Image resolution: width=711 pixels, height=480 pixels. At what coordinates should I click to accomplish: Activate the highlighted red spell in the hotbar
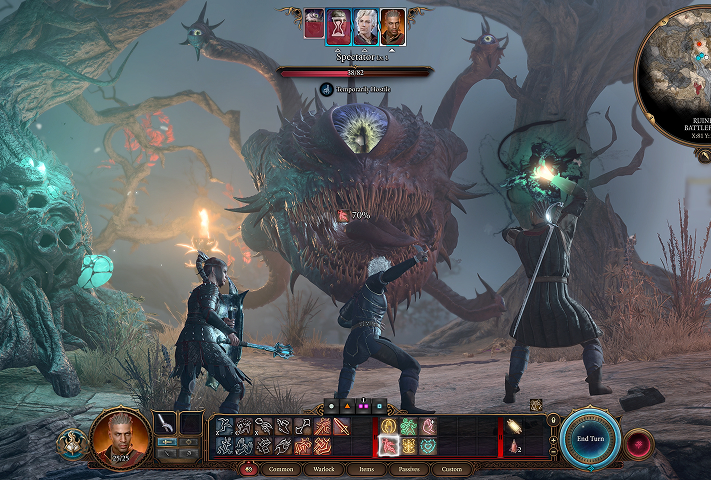[388, 446]
